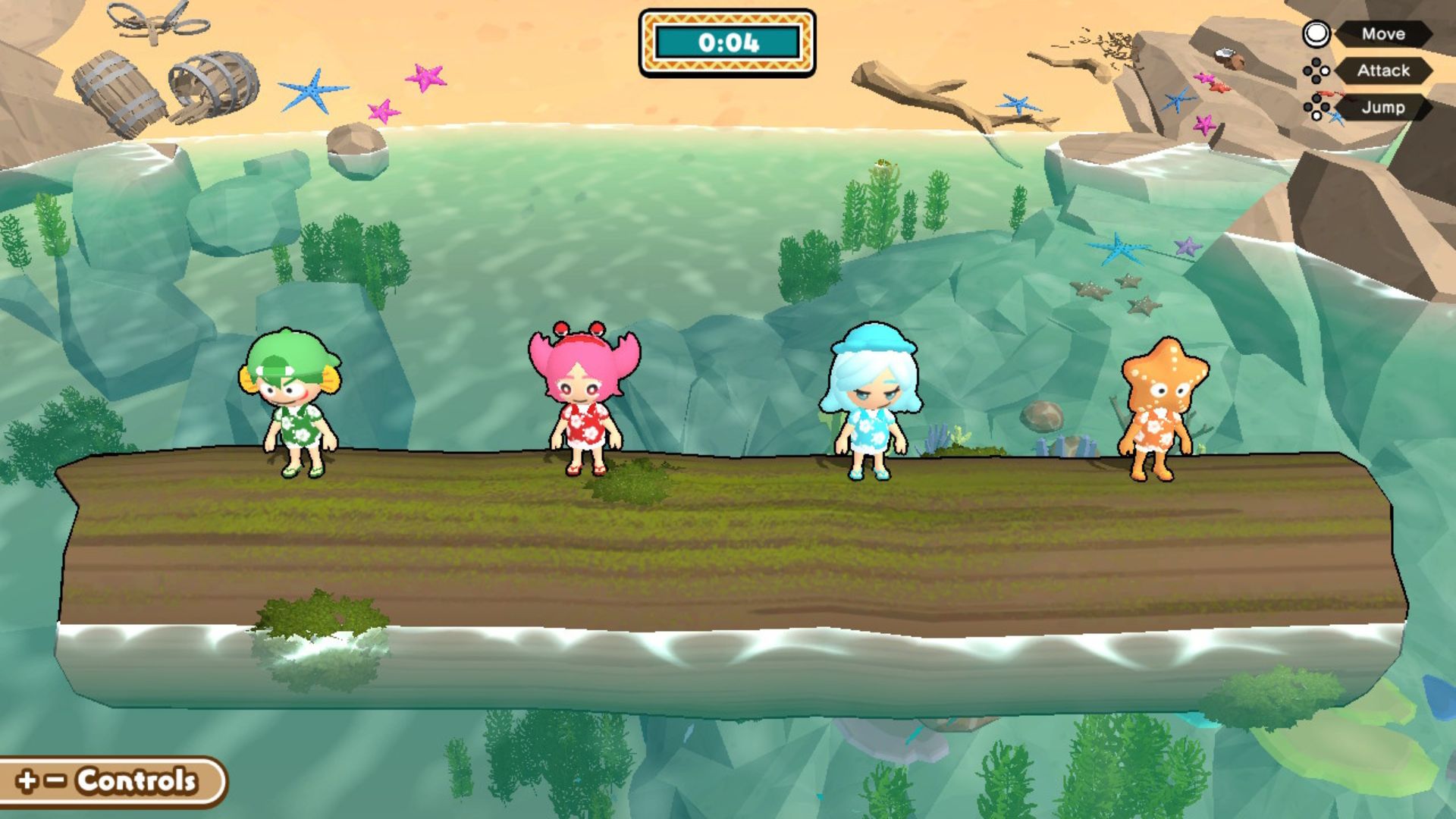Click the Move label in the controls legend
Viewport: 1456px width, 819px height.
pos(1385,34)
